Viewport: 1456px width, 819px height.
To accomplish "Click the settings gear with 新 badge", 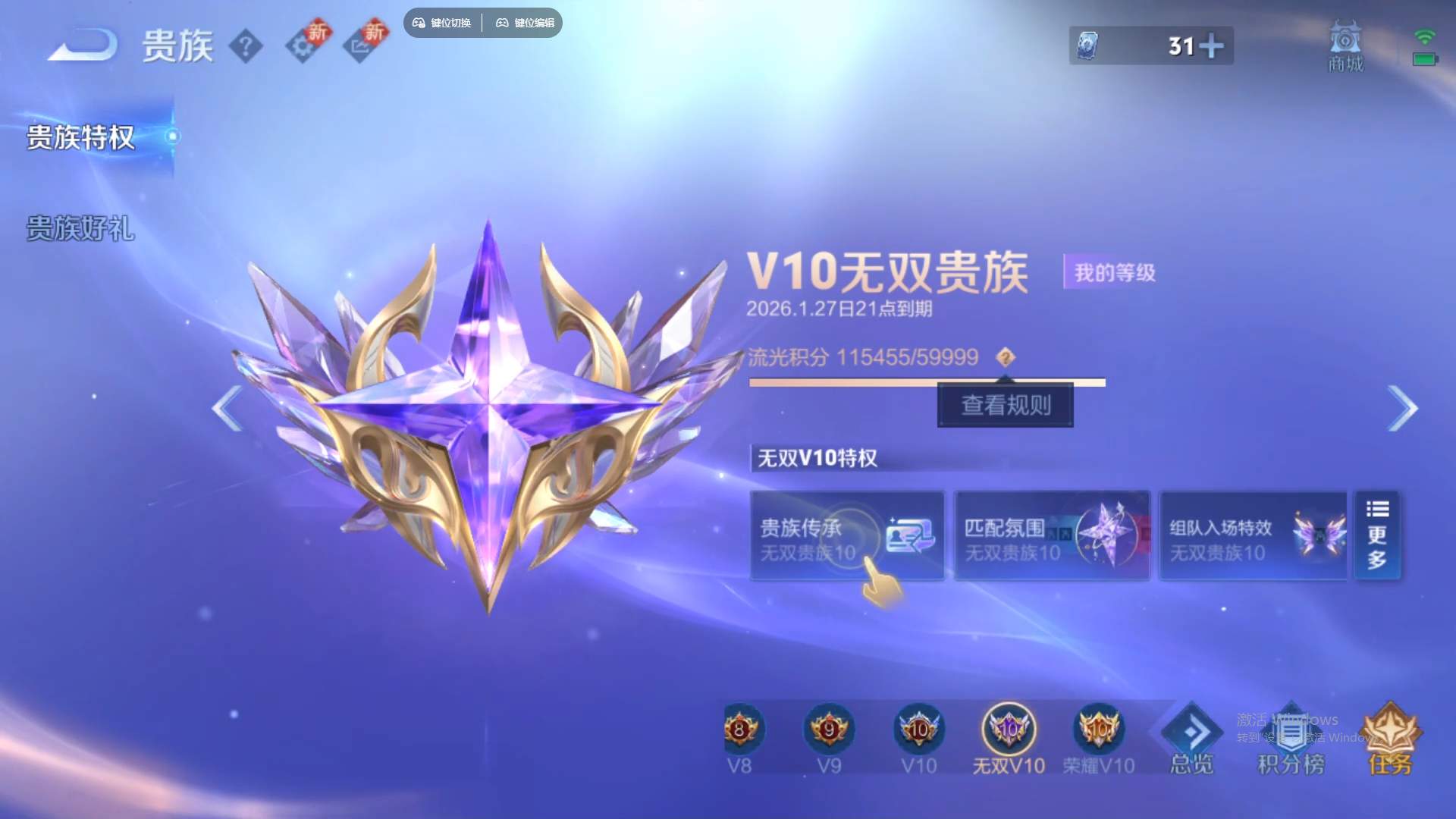I will tap(303, 45).
